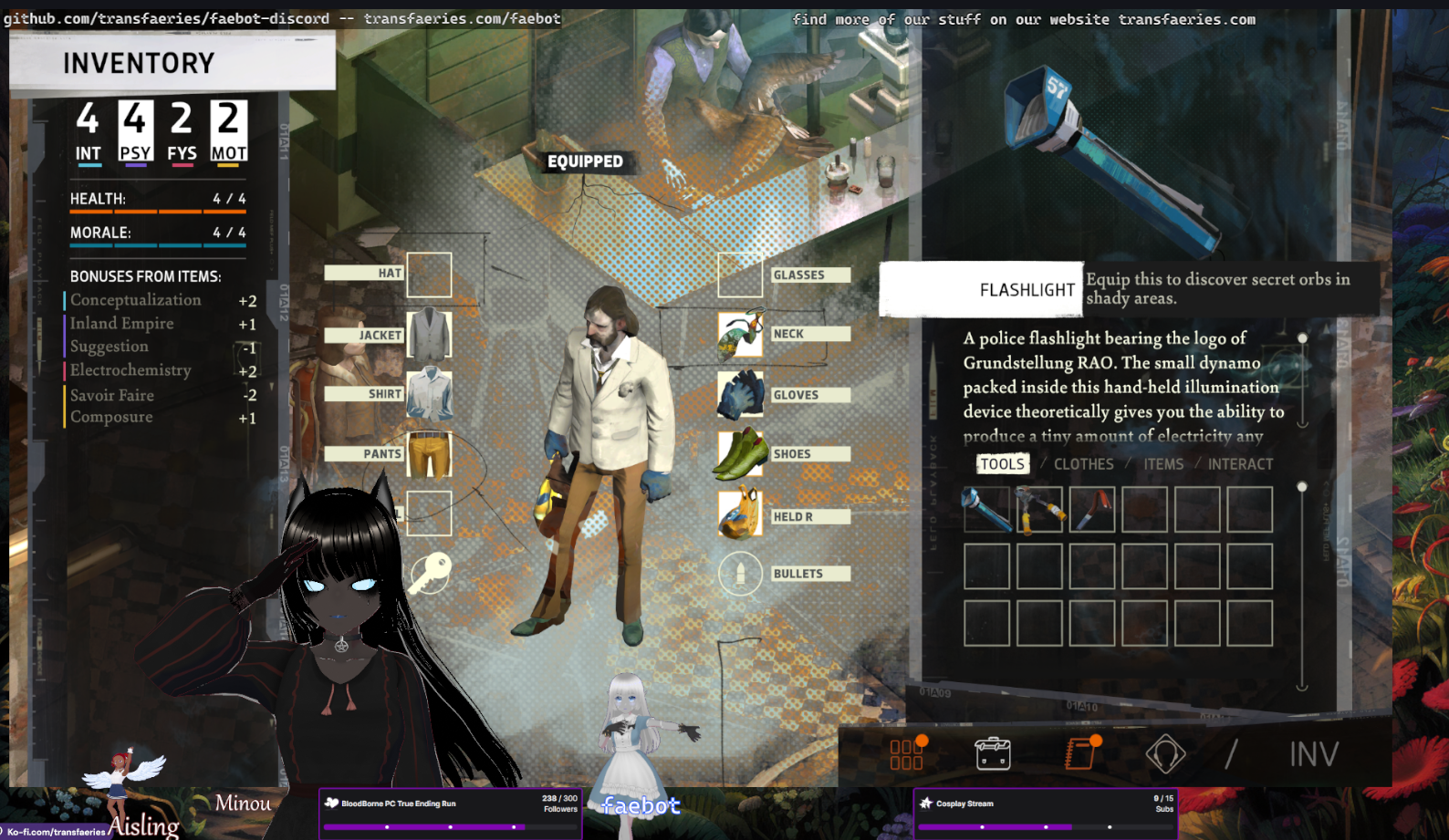Switch to the Items tab
The image size is (1449, 840).
click(x=1163, y=464)
